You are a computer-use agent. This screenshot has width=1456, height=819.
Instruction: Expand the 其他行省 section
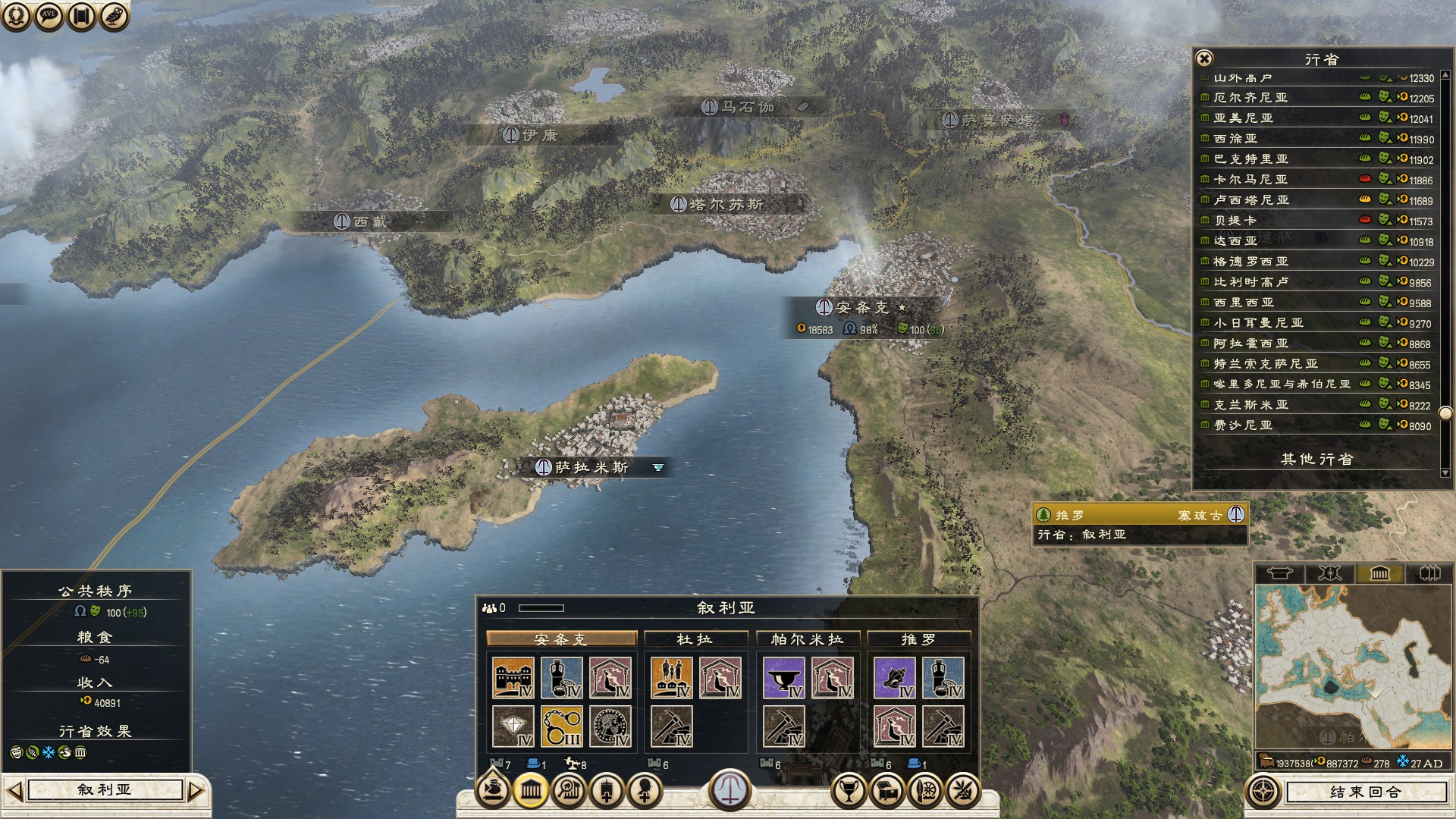click(1317, 460)
